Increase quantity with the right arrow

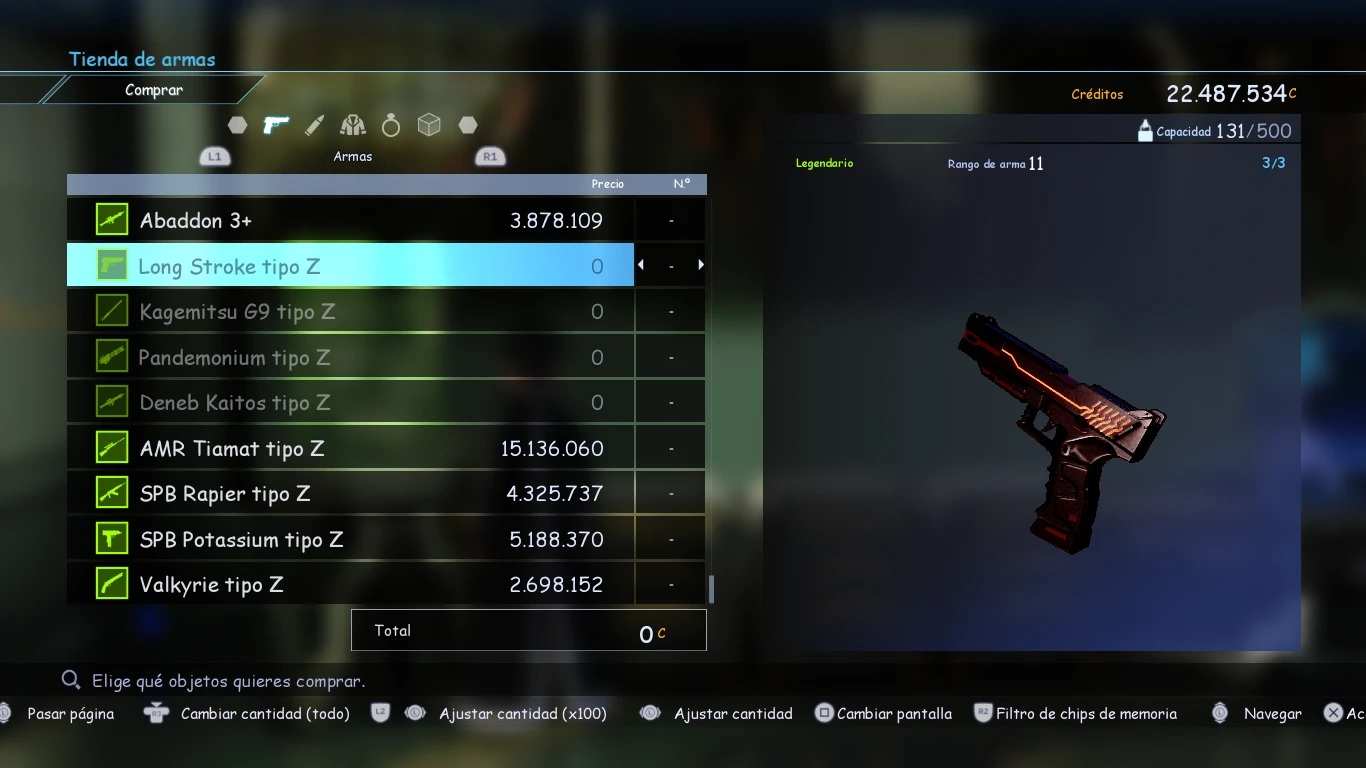[x=701, y=265]
